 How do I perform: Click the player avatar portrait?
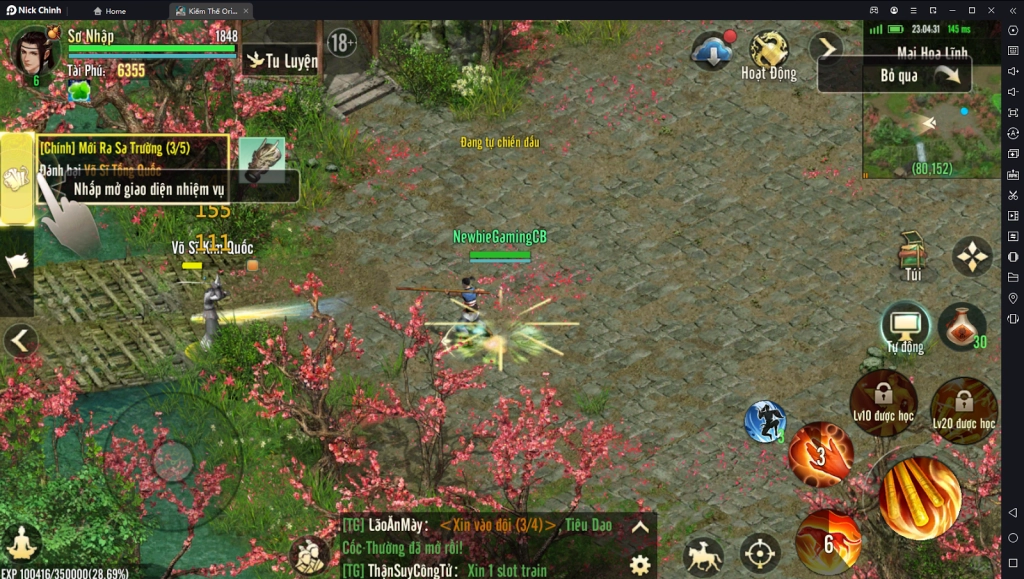pos(34,53)
